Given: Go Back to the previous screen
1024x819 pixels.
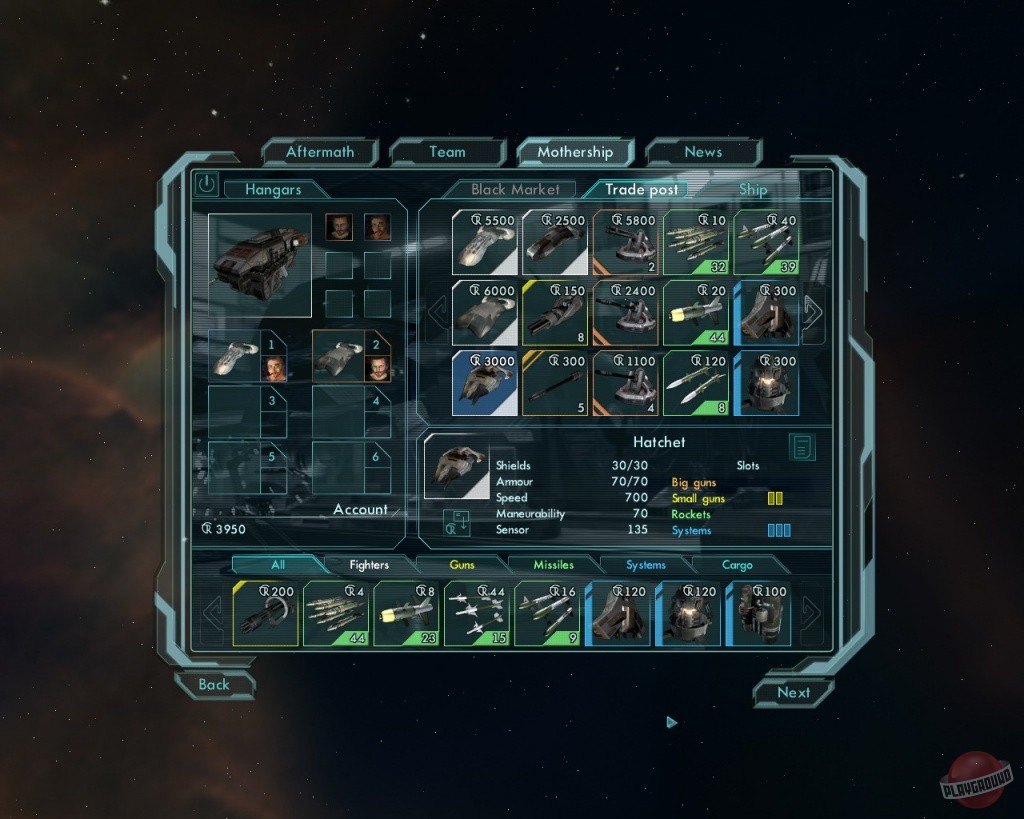Looking at the screenshot, I should pyautogui.click(x=214, y=685).
